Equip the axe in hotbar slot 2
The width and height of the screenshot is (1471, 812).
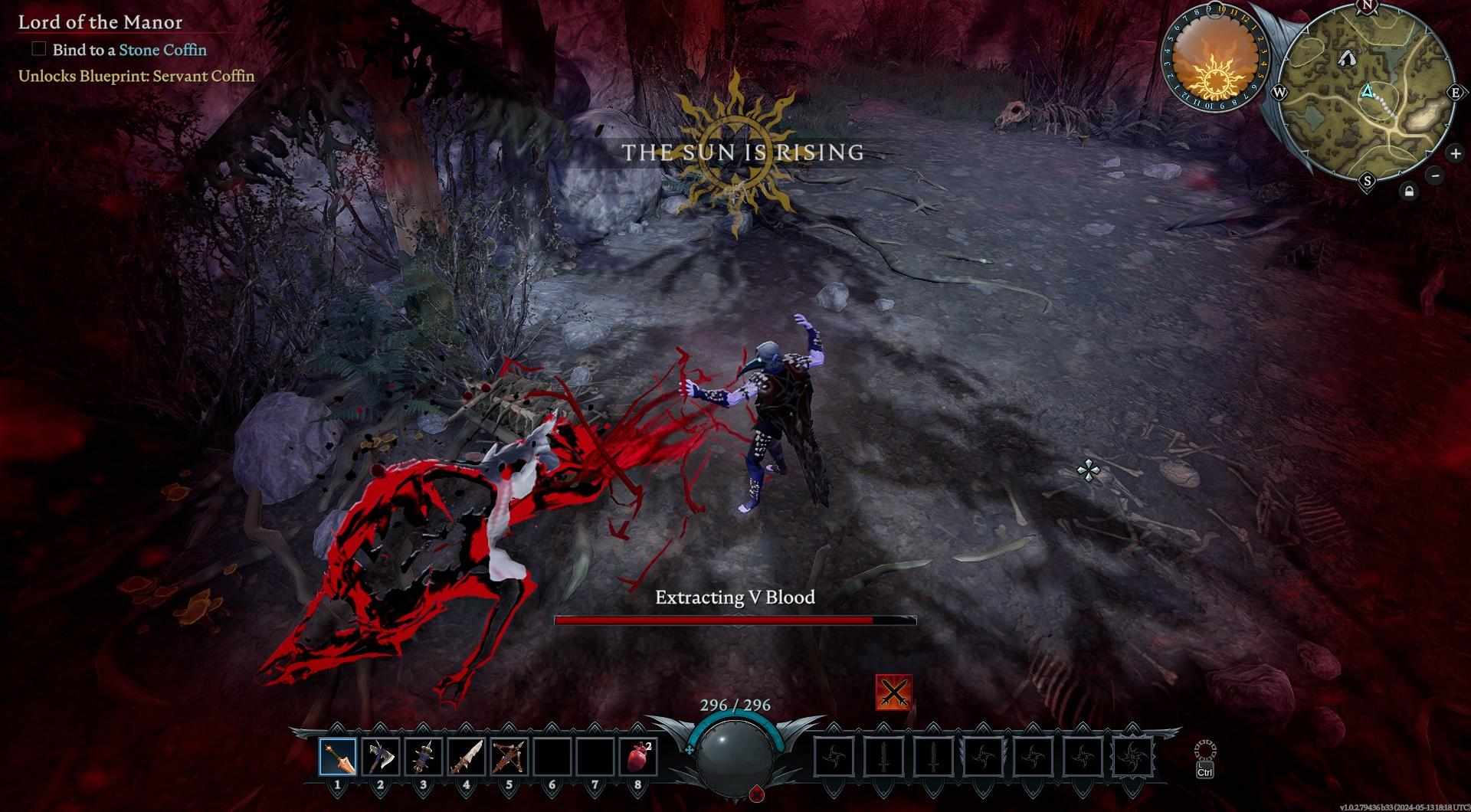pos(381,757)
